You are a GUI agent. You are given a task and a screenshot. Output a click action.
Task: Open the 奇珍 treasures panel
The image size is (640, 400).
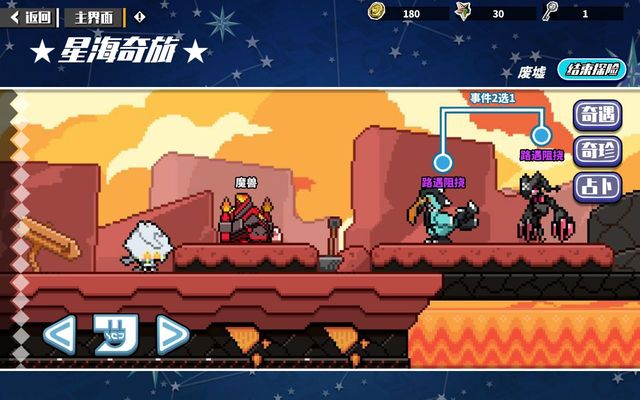tap(595, 151)
